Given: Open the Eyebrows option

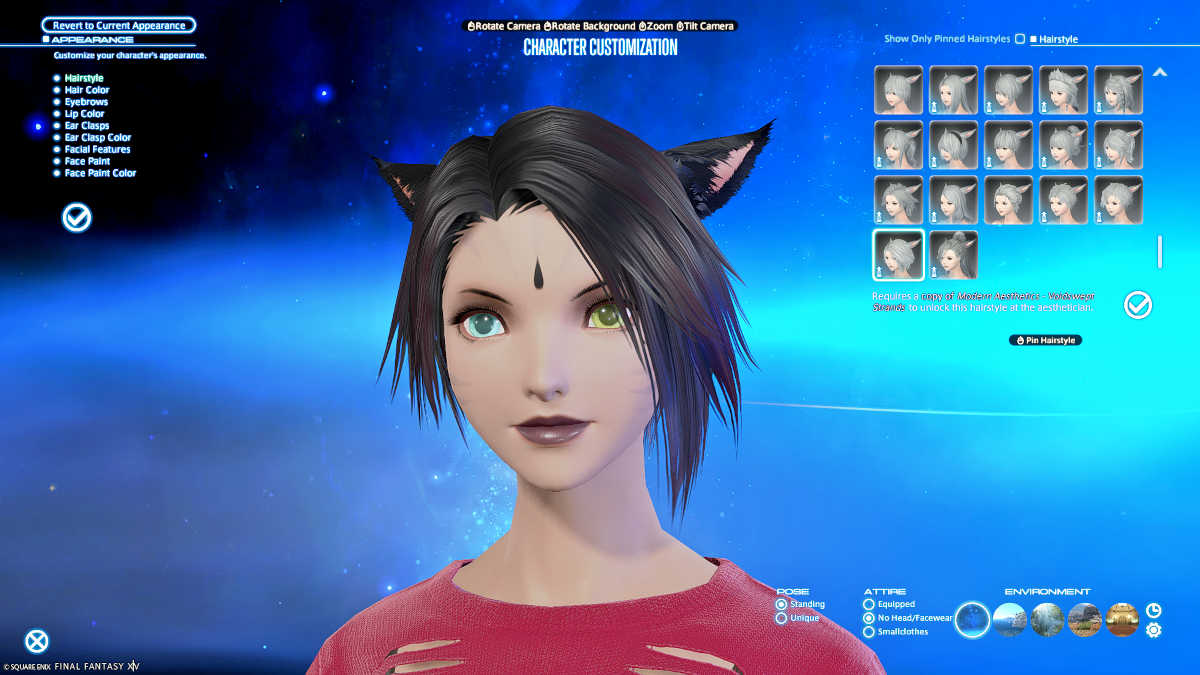Looking at the screenshot, I should pyautogui.click(x=86, y=102).
